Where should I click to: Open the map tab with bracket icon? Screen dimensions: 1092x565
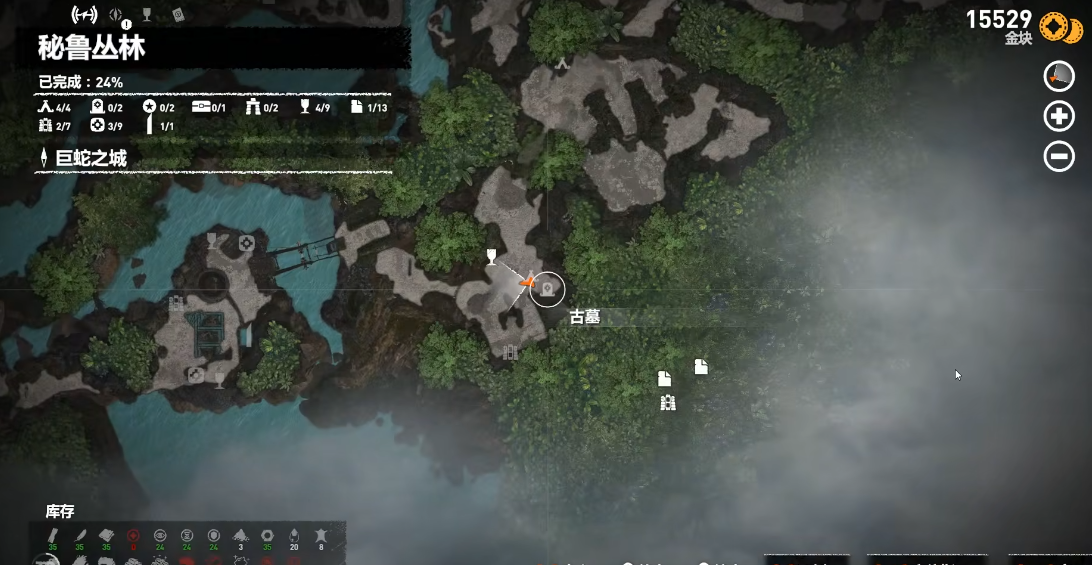(x=83, y=15)
